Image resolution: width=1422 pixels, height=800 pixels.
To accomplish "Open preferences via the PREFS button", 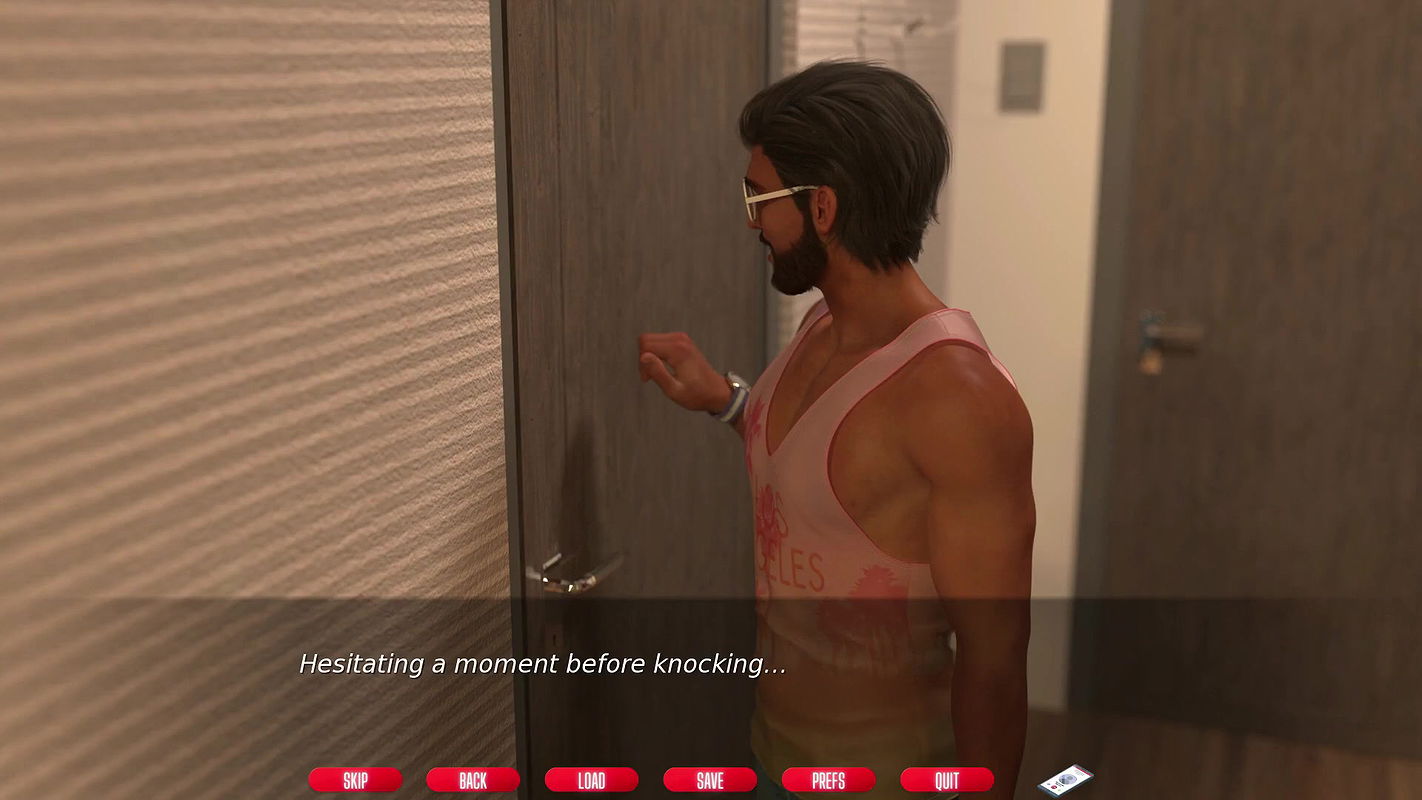I will [828, 780].
